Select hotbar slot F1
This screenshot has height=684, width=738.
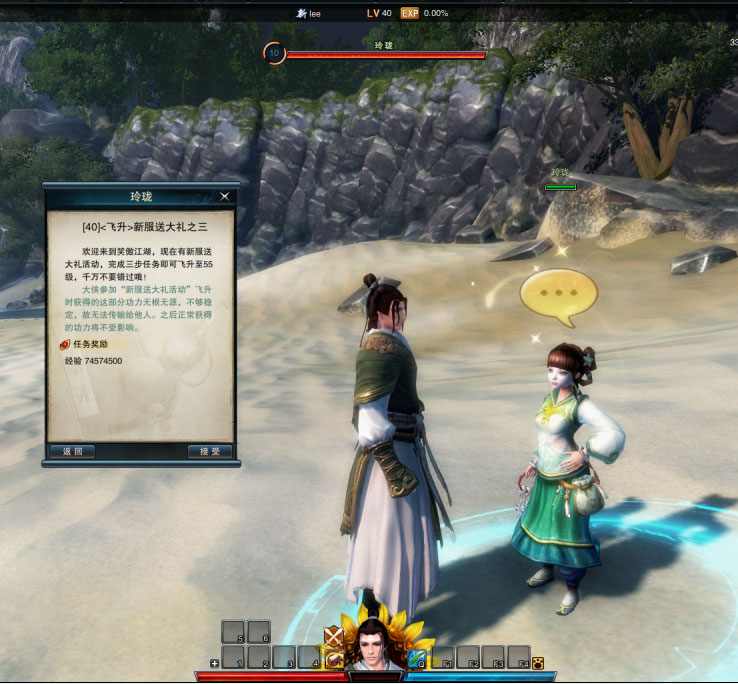point(442,657)
